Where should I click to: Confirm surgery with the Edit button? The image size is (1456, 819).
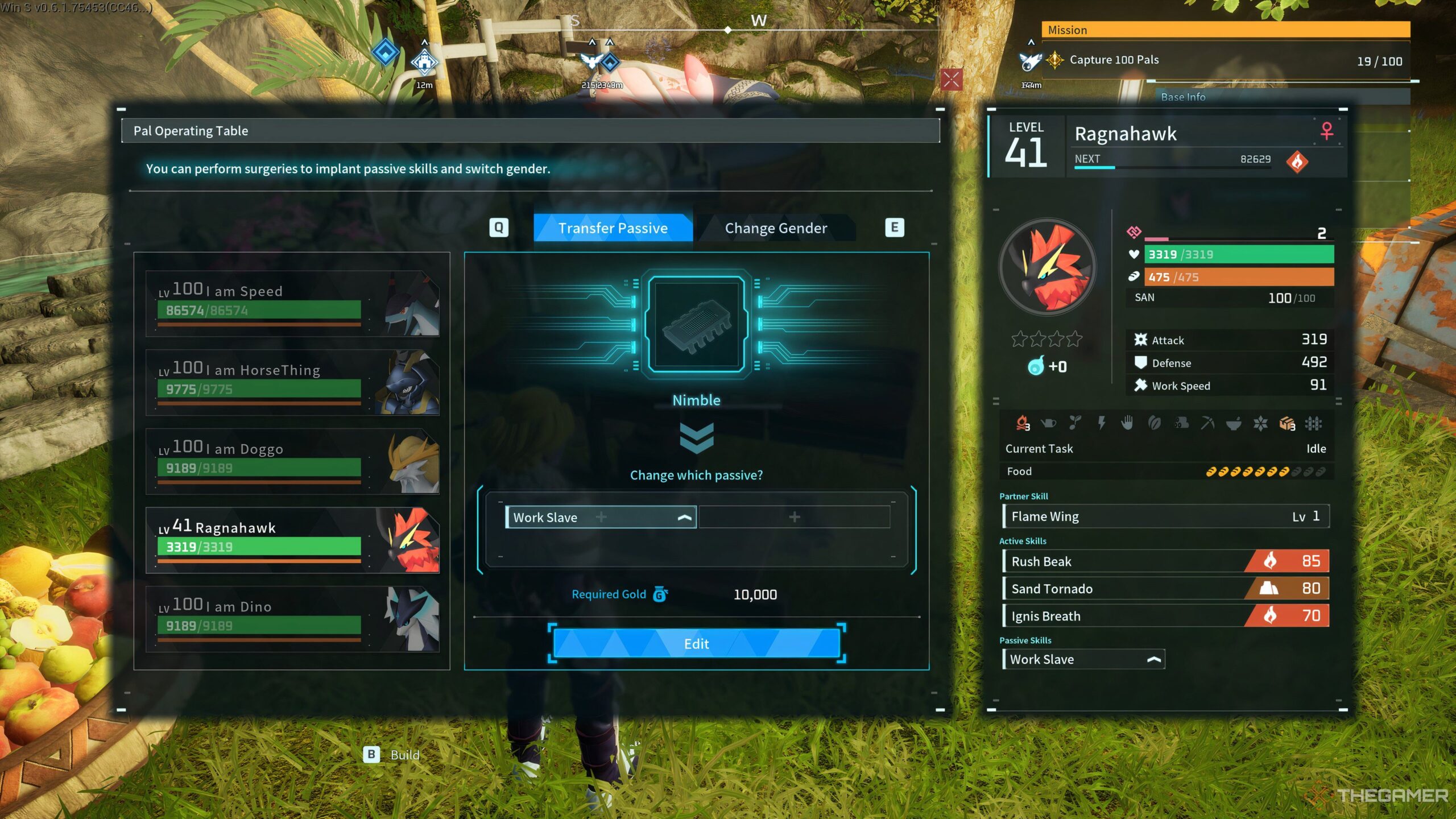[x=696, y=644]
